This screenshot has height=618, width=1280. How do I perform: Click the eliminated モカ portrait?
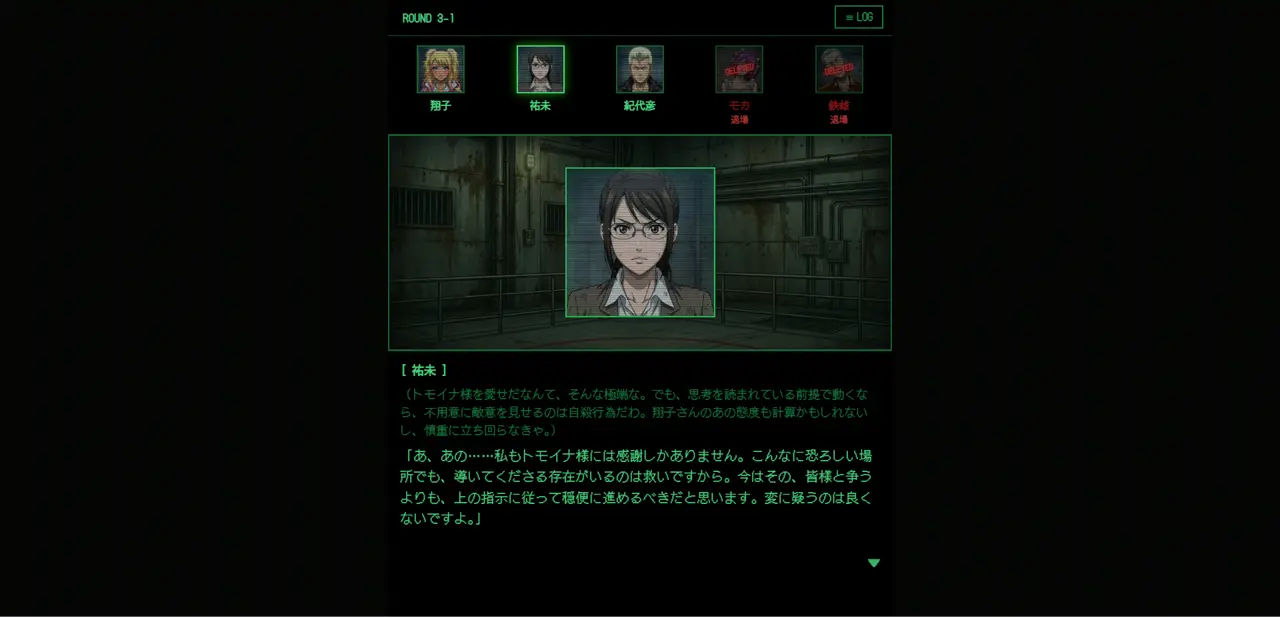[739, 69]
